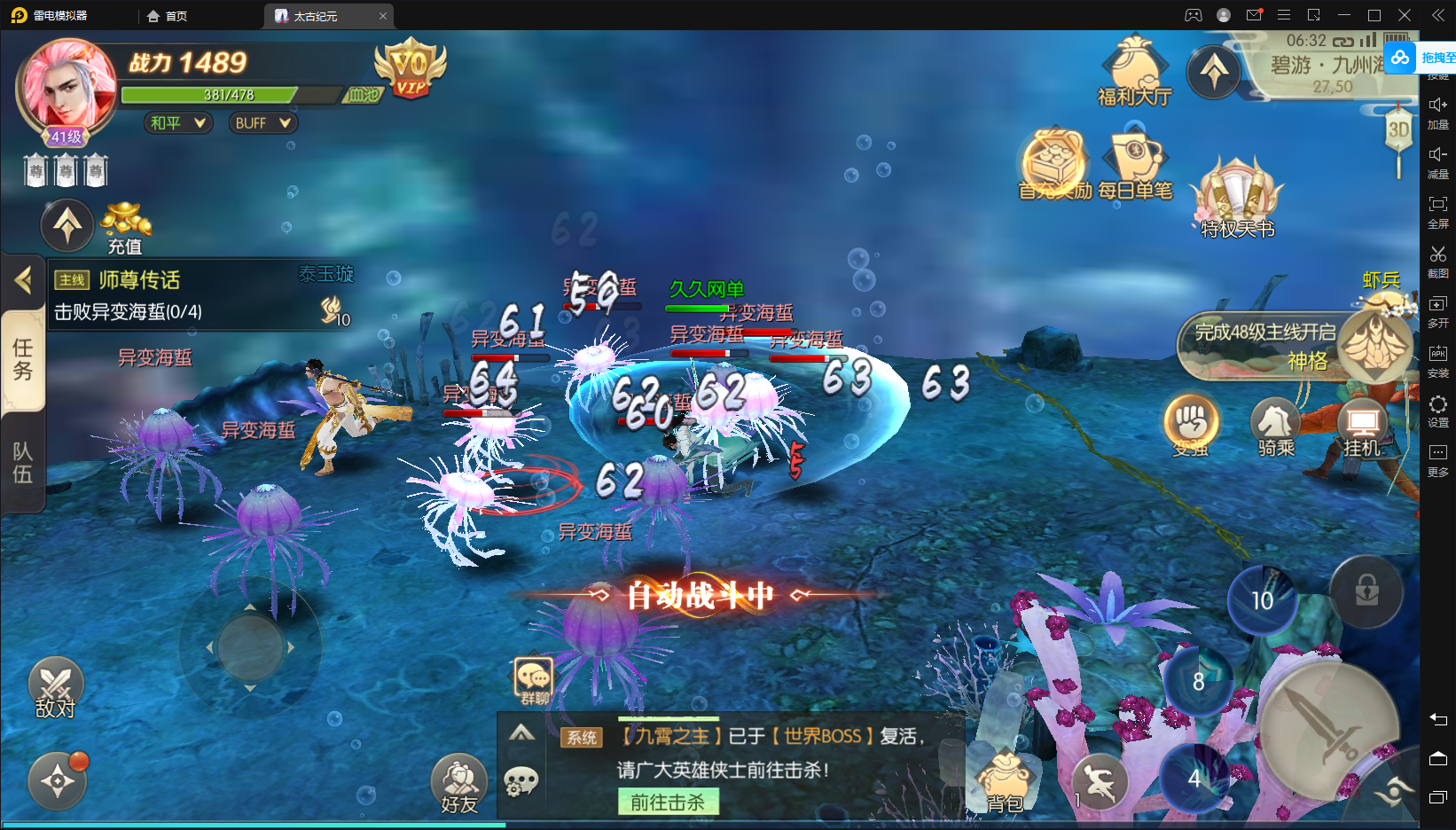
Task: Open the 好友 friends list
Action: click(458, 784)
